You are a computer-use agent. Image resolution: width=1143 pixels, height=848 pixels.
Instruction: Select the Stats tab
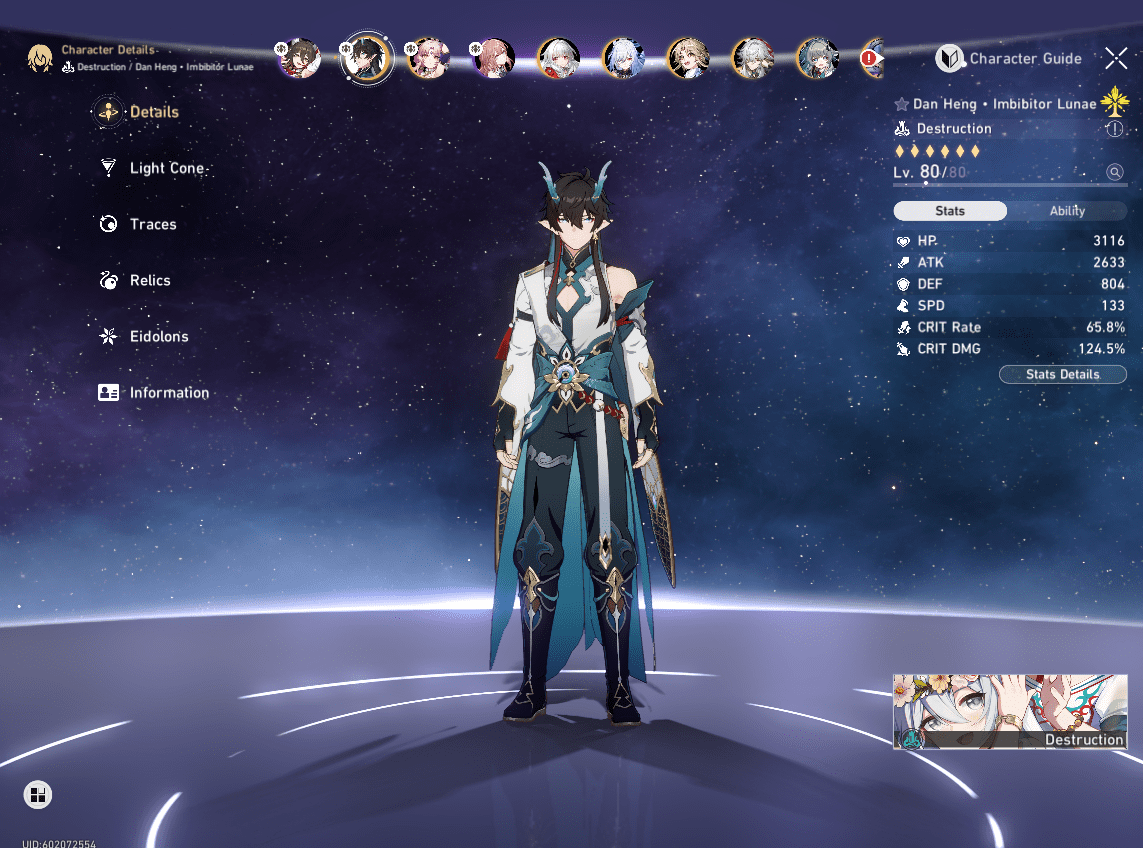[x=950, y=211]
